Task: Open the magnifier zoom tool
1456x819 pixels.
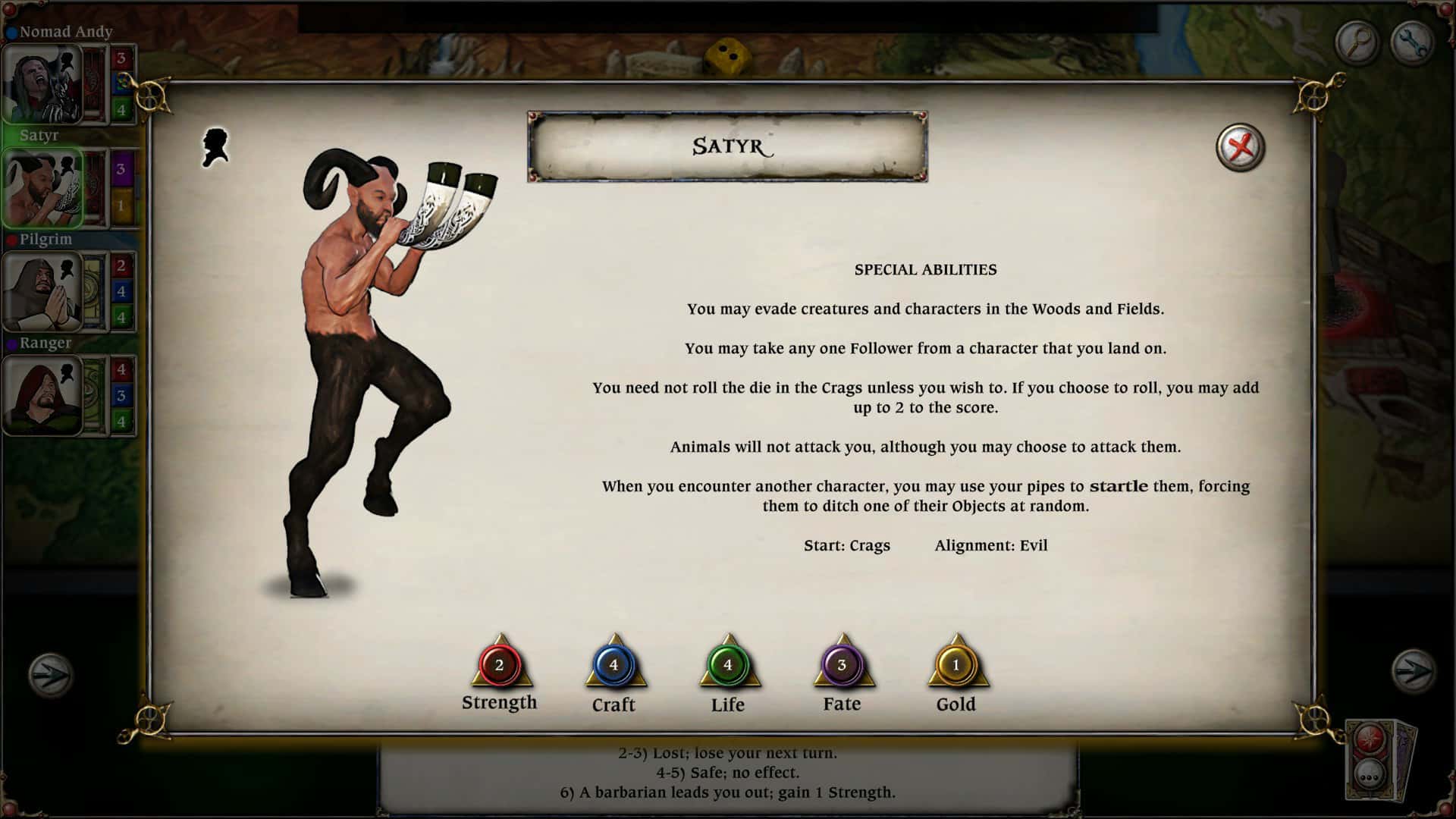Action: tap(1357, 43)
